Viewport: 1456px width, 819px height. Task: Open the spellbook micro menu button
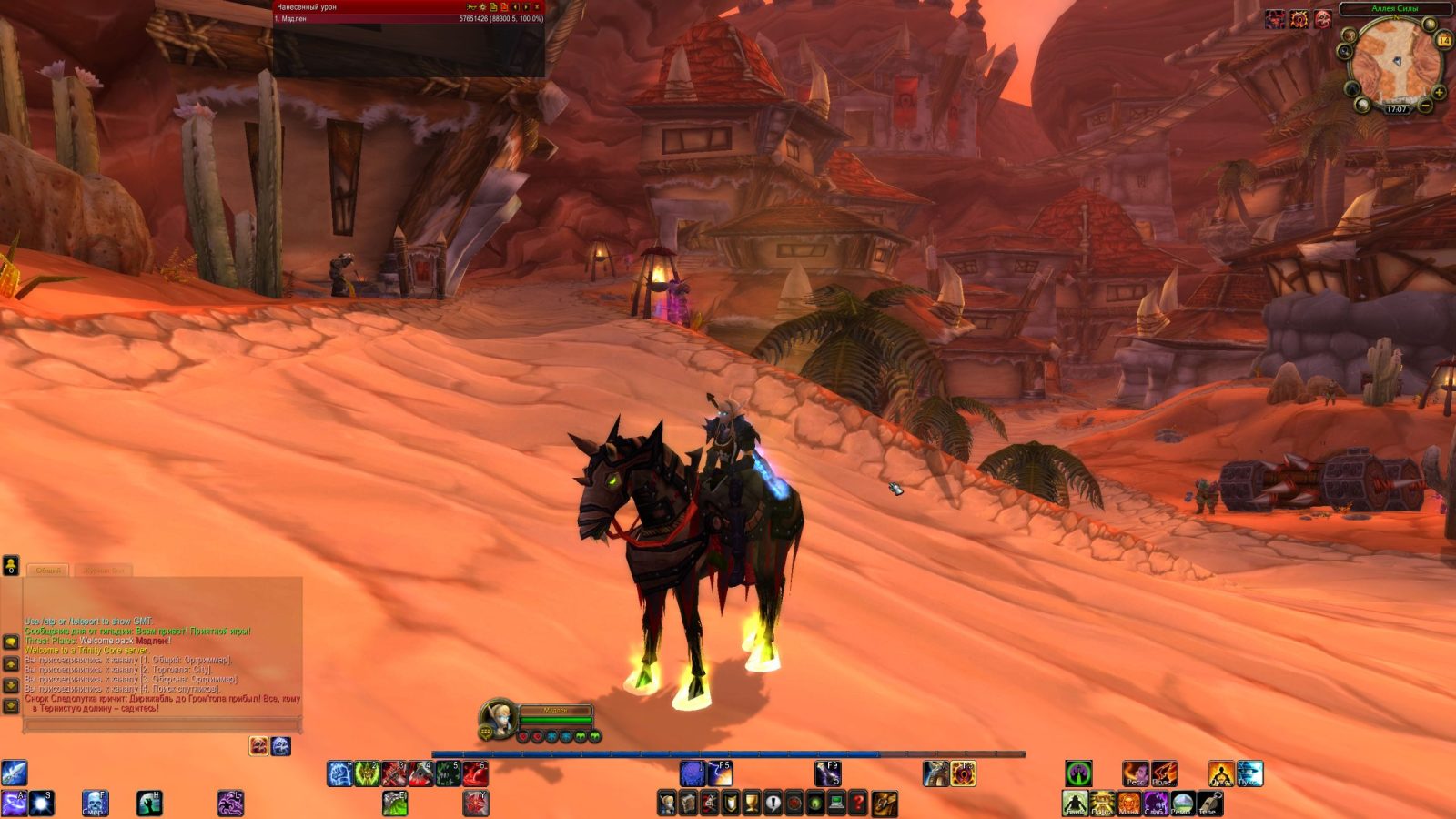tap(689, 804)
